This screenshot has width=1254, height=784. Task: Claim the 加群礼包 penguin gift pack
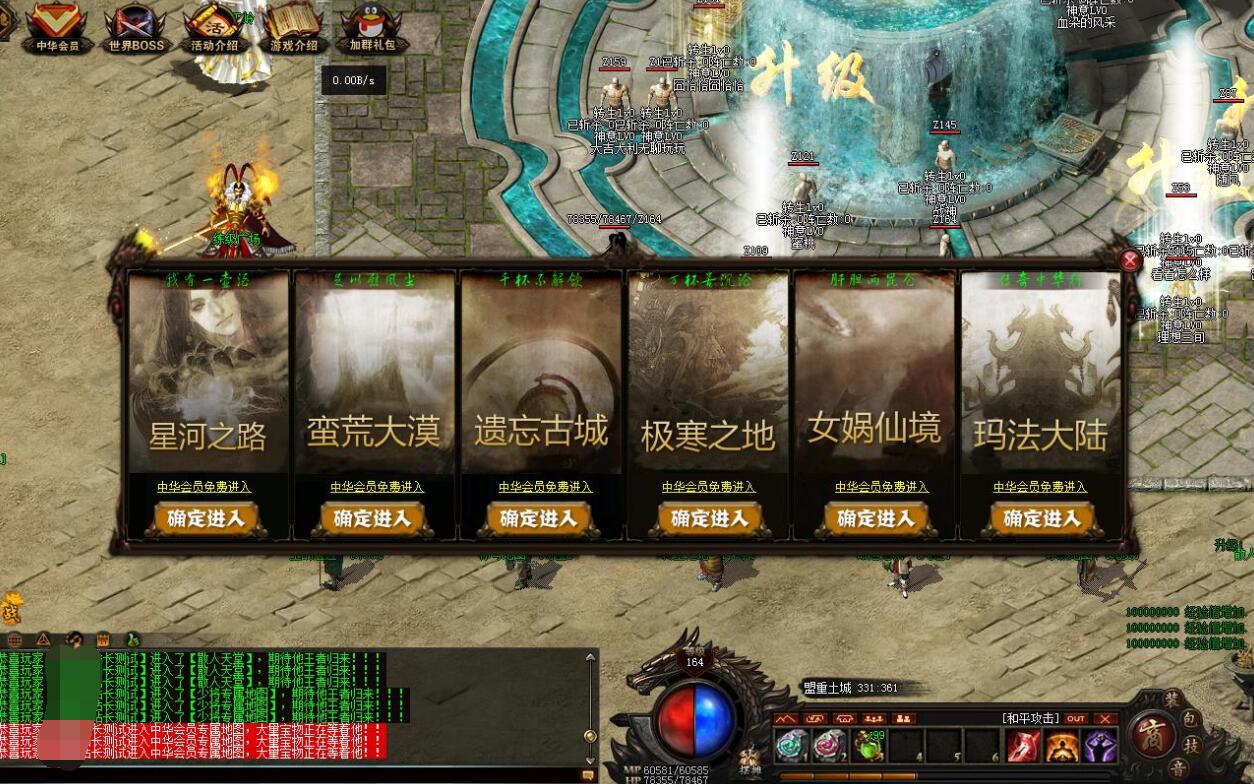371,28
